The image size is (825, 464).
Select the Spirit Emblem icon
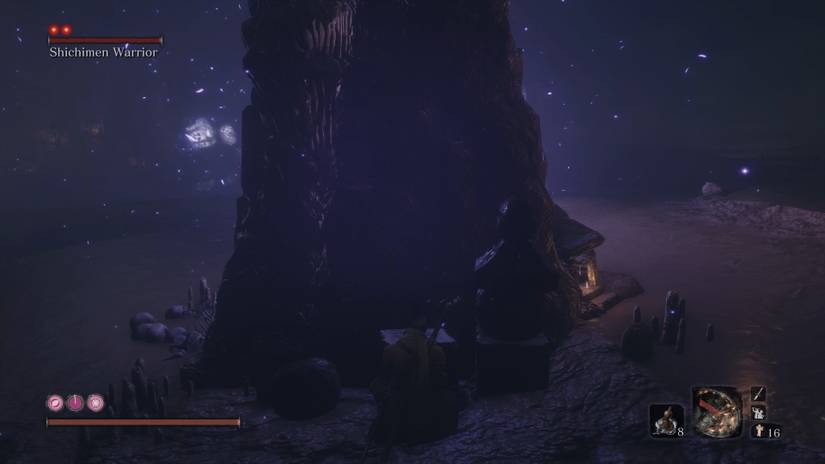tap(758, 432)
